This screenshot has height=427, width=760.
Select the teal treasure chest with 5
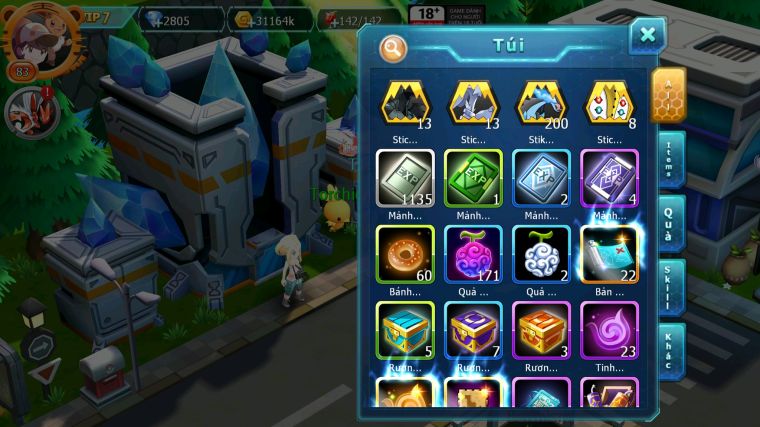[x=405, y=330]
